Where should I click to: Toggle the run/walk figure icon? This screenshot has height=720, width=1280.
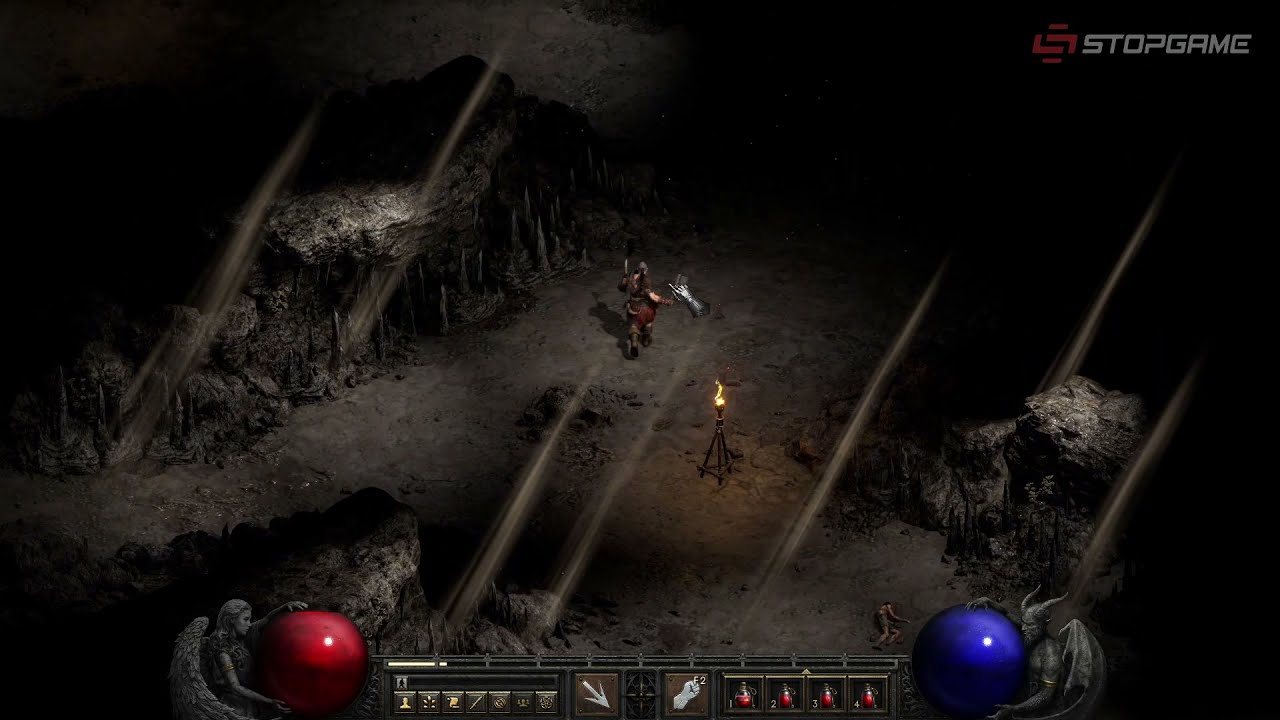402,682
